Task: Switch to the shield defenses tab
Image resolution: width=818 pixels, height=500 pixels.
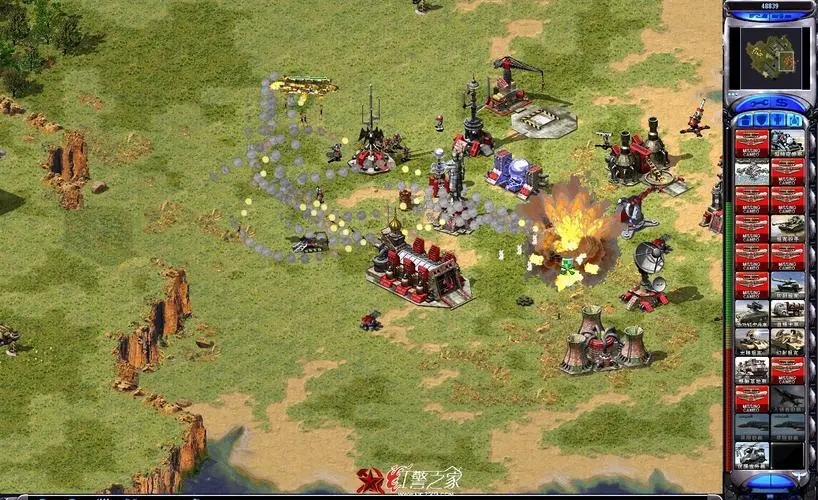Action: click(x=760, y=121)
